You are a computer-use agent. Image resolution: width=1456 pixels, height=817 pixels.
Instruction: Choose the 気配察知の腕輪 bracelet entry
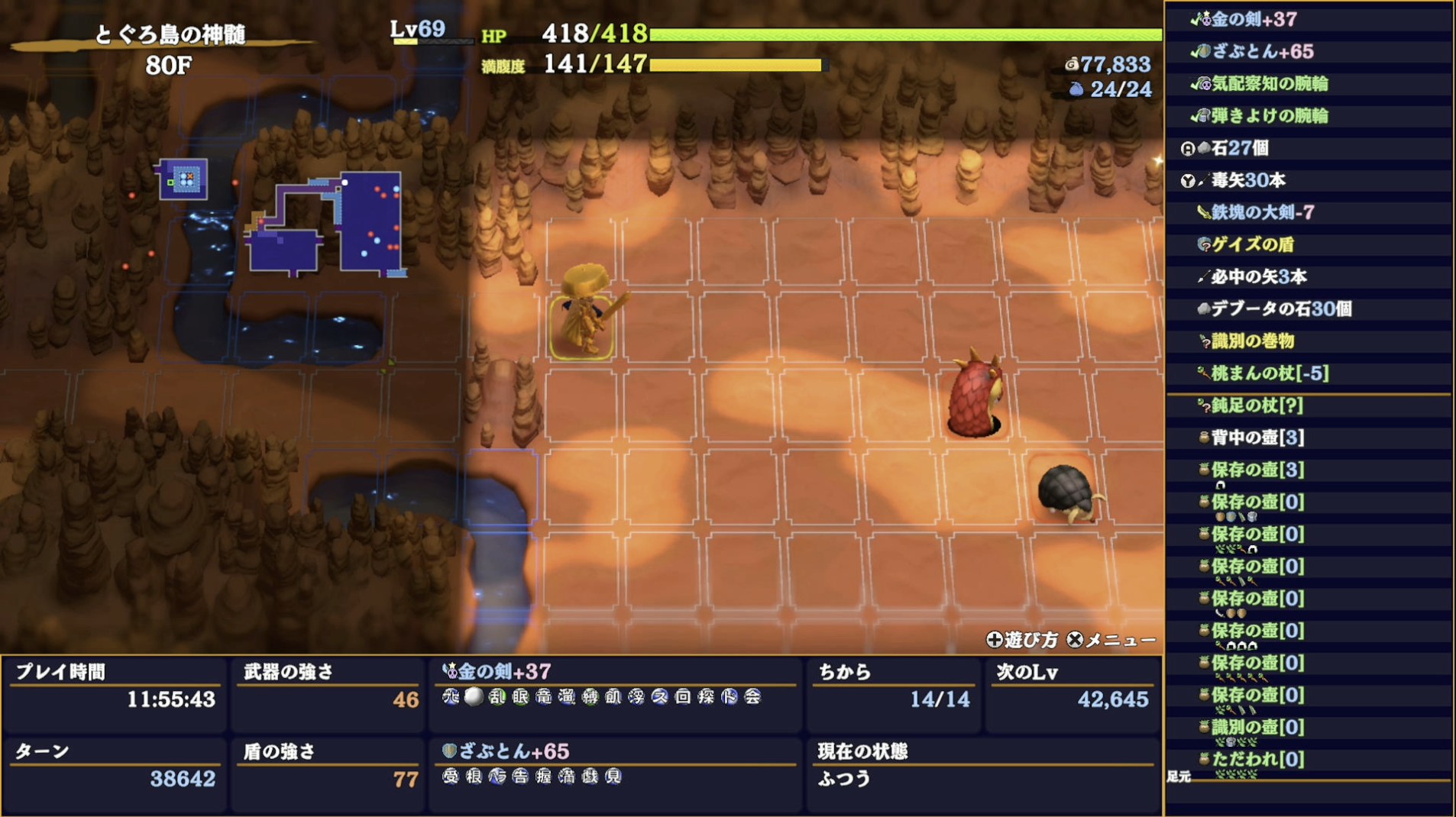1269,84
